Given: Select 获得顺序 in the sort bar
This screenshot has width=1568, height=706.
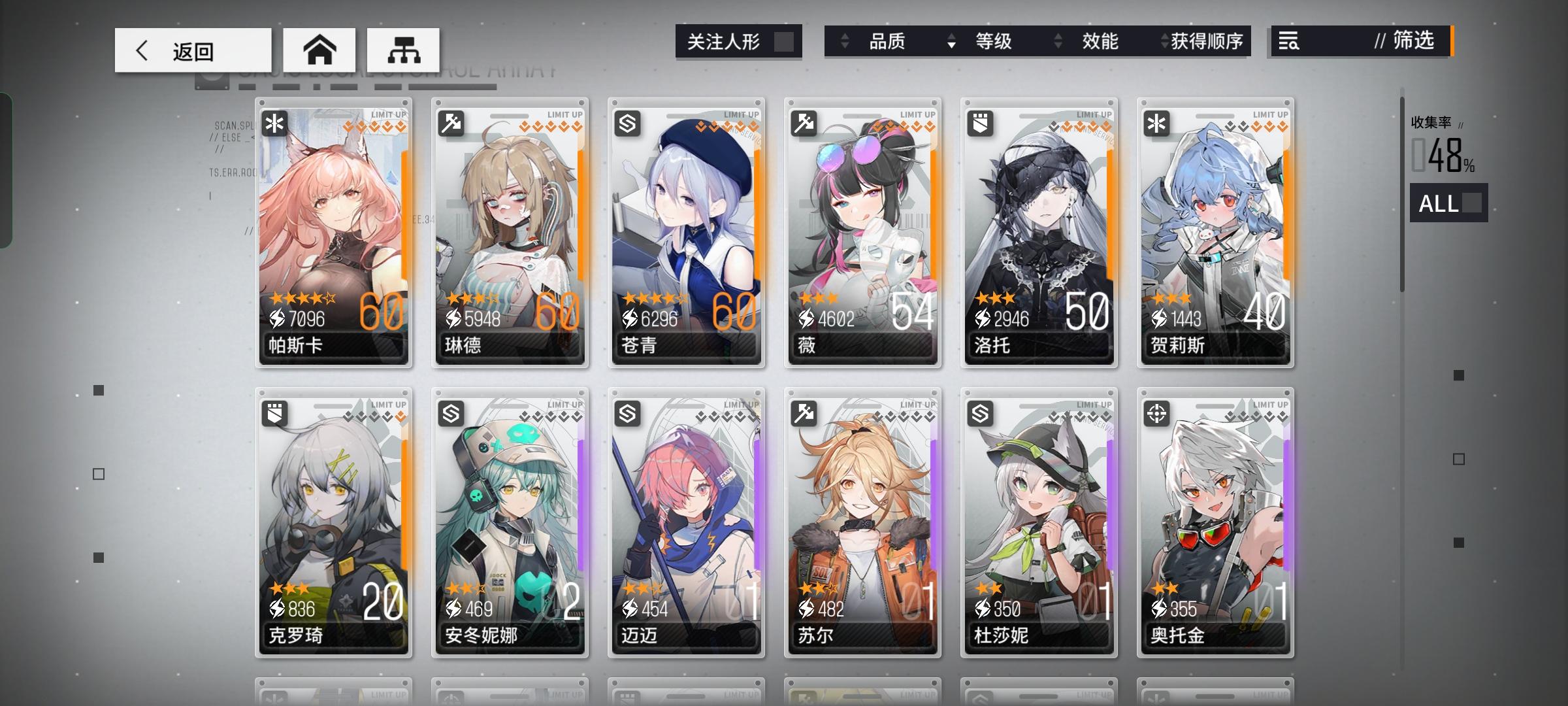Looking at the screenshot, I should click(1207, 42).
